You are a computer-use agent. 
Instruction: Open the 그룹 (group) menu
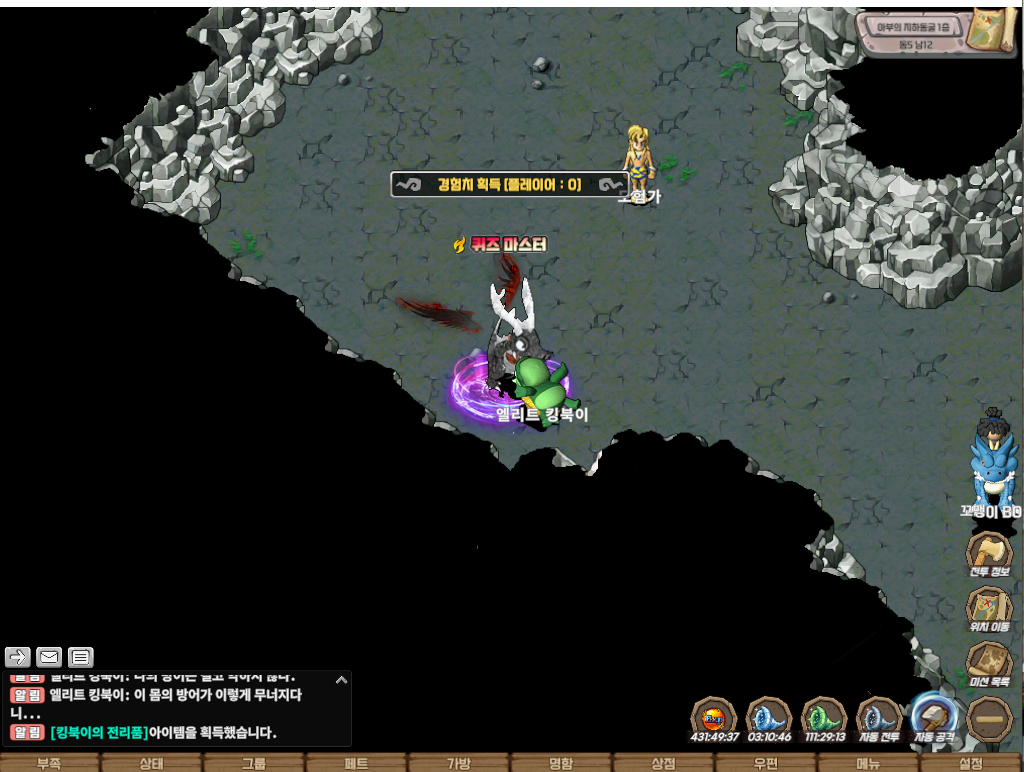pos(254,763)
